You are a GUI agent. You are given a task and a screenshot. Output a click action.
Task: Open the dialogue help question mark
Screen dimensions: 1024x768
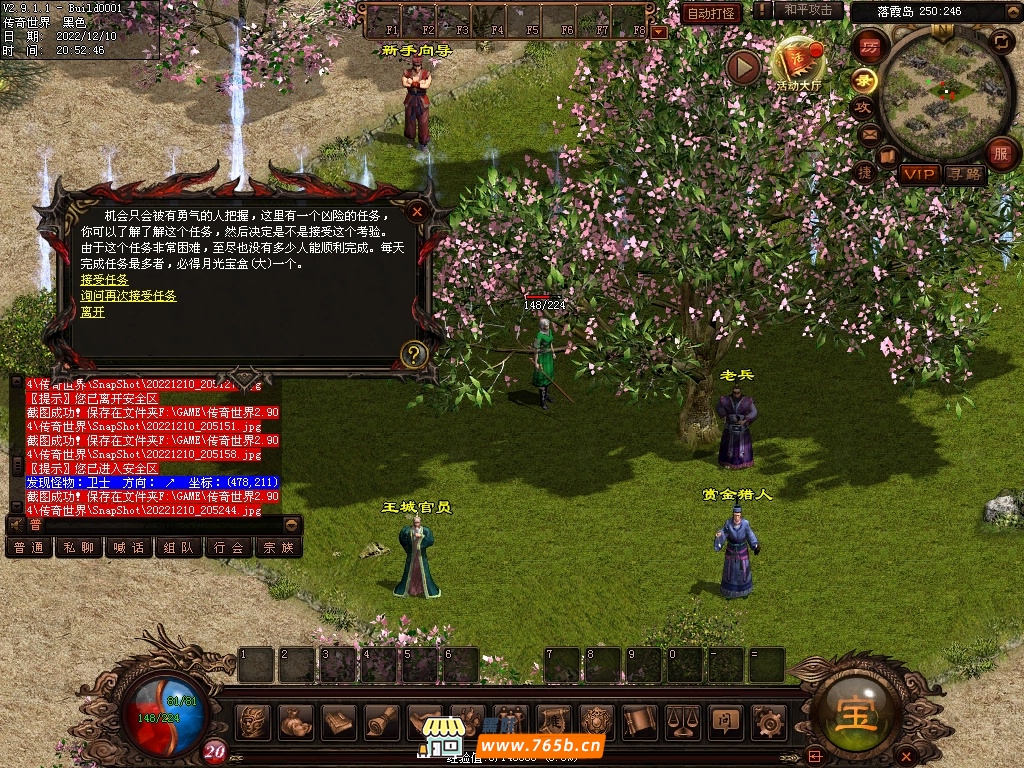(413, 353)
